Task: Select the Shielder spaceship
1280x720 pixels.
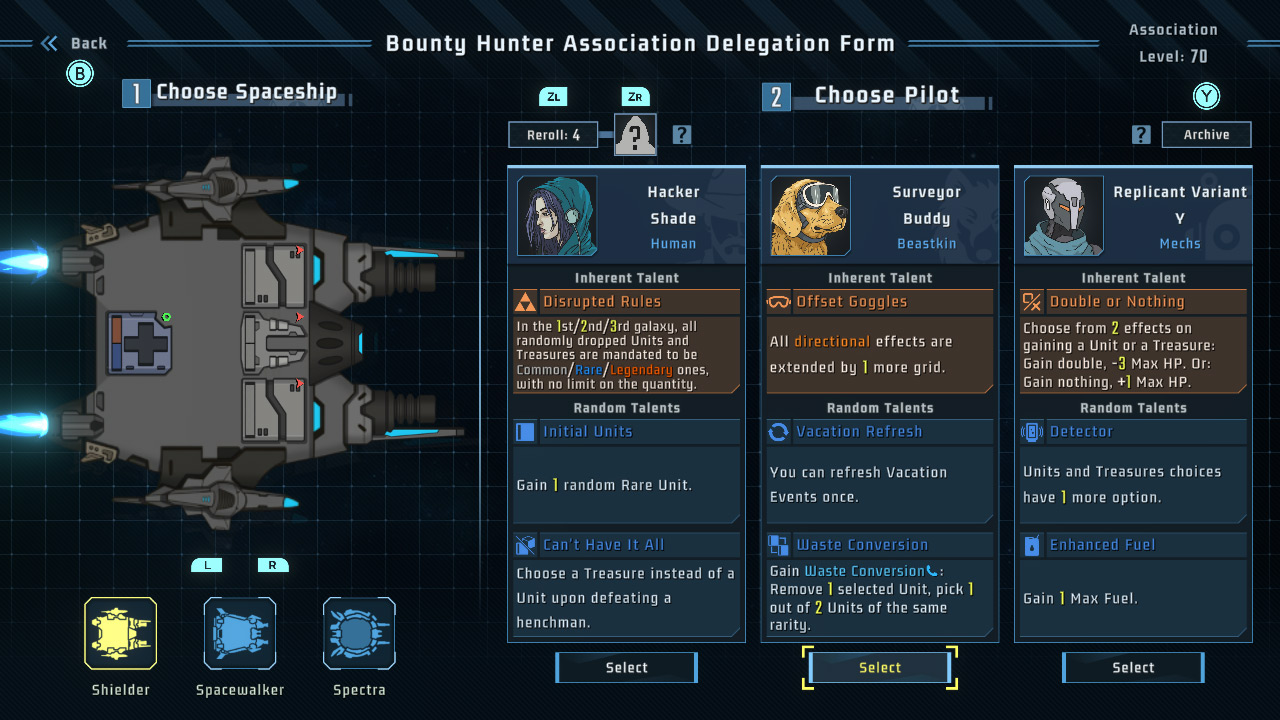Action: click(x=120, y=633)
